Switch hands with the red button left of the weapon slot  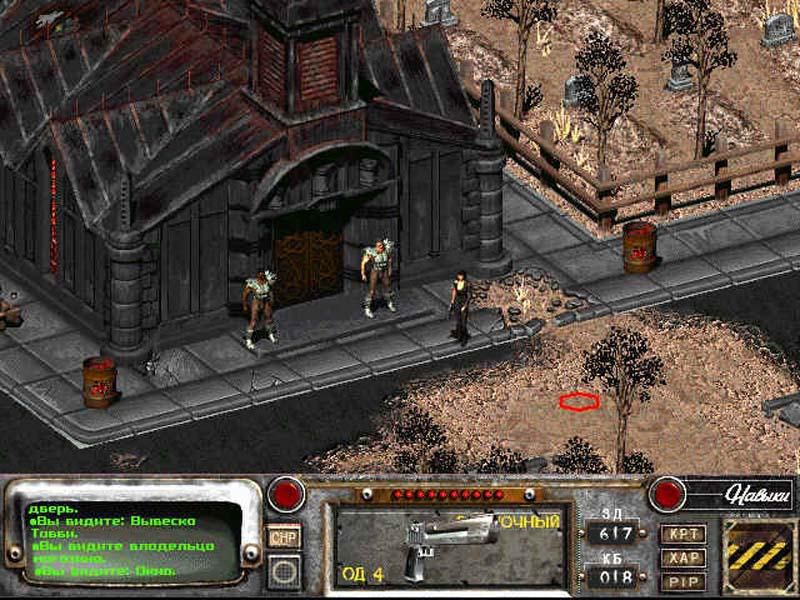[289, 493]
